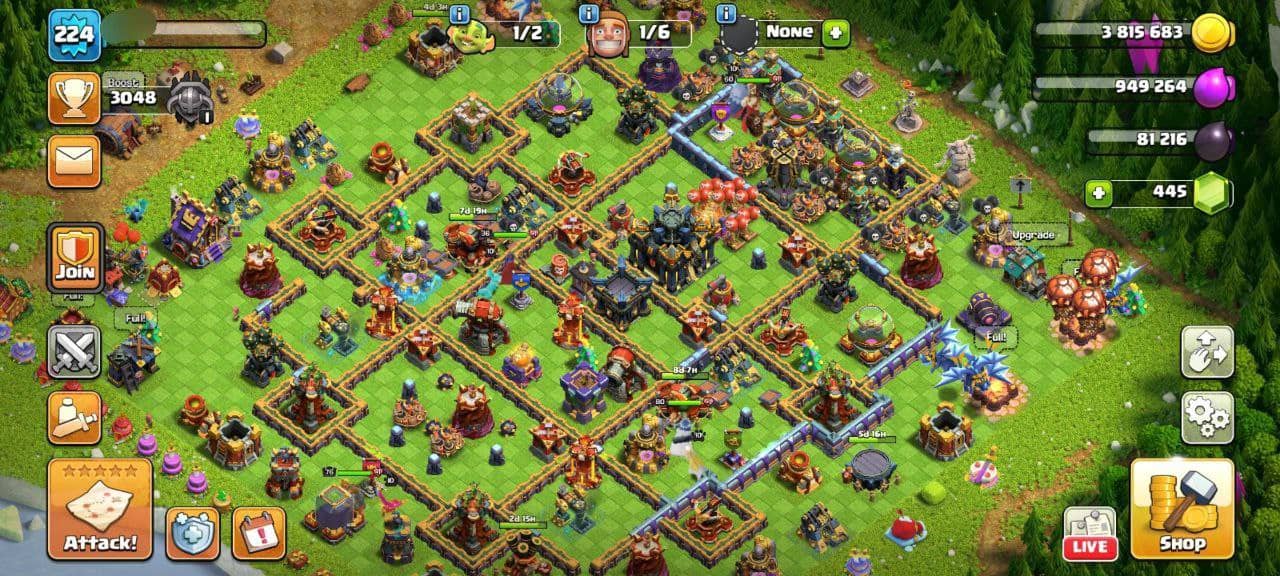Screen dimensions: 1280x576
Task: Open the league badge beside the trophy count
Action: 189,98
